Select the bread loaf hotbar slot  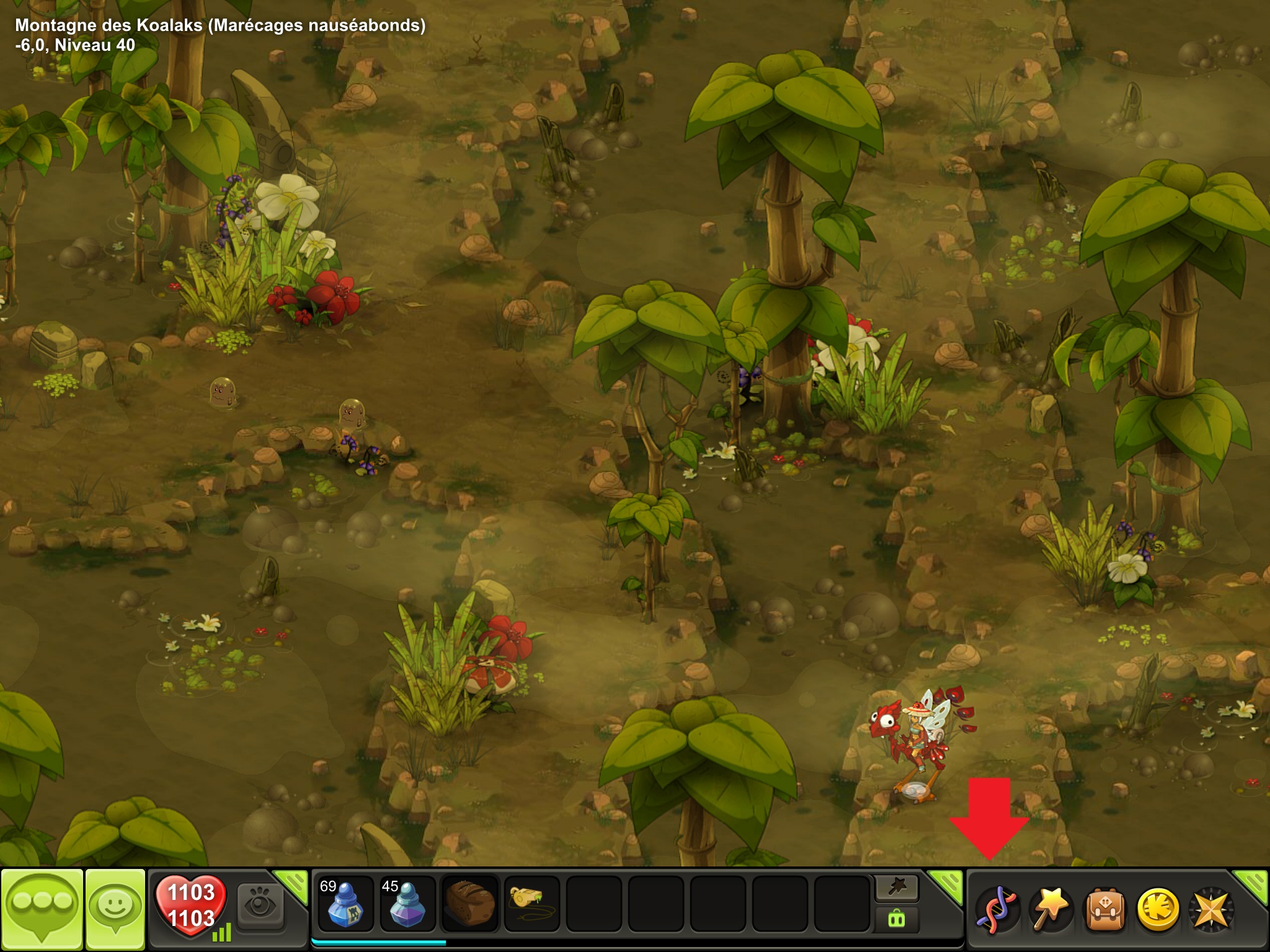[x=470, y=904]
